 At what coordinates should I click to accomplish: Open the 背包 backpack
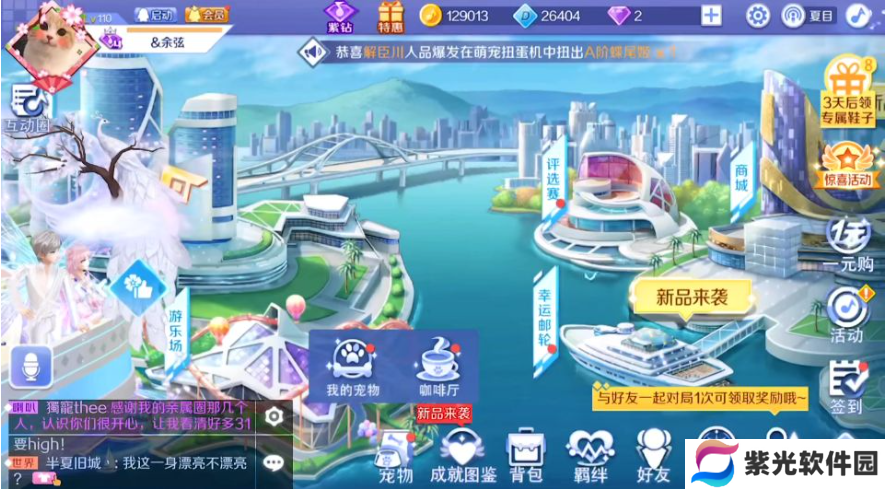point(525,456)
